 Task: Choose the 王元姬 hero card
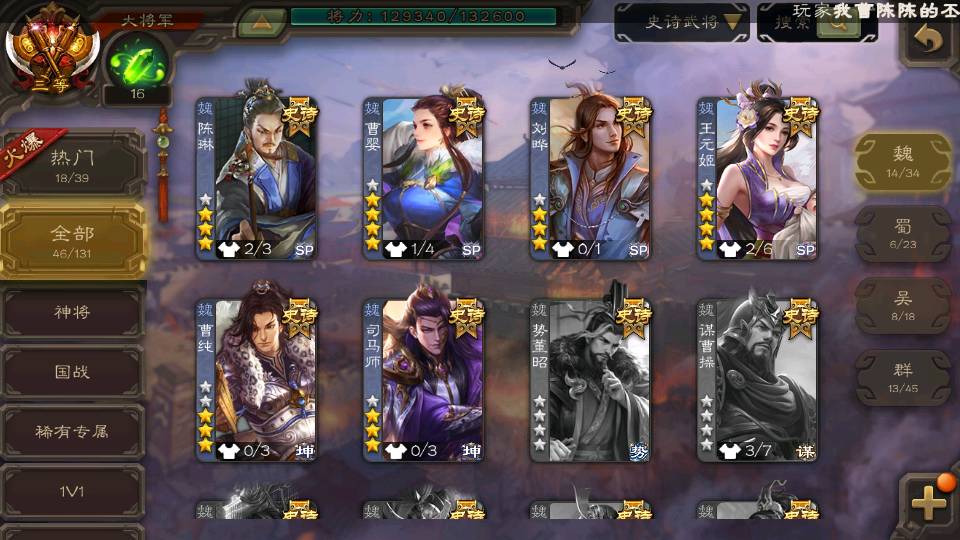757,178
